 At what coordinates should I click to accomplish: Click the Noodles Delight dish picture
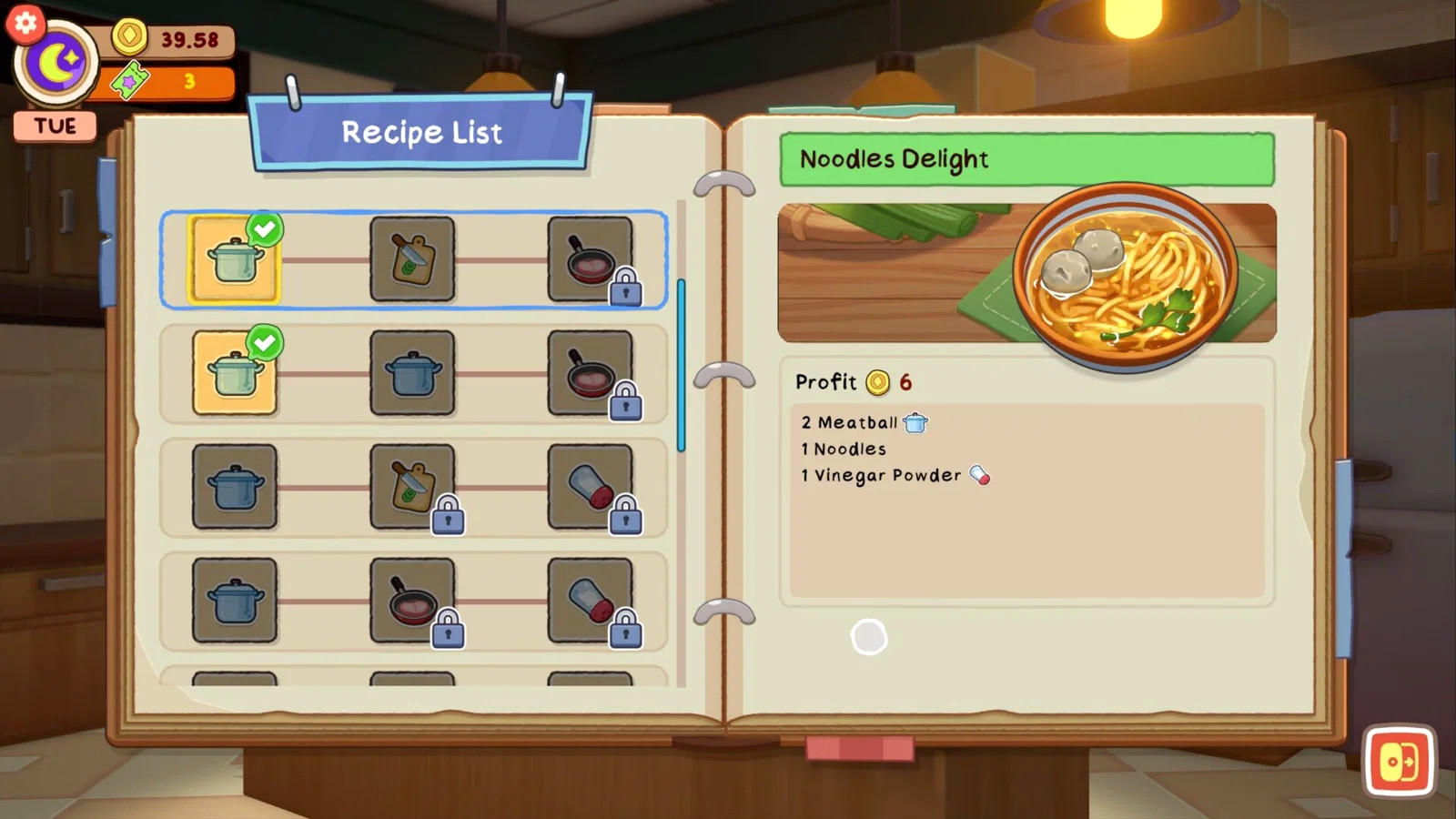pos(1026,273)
